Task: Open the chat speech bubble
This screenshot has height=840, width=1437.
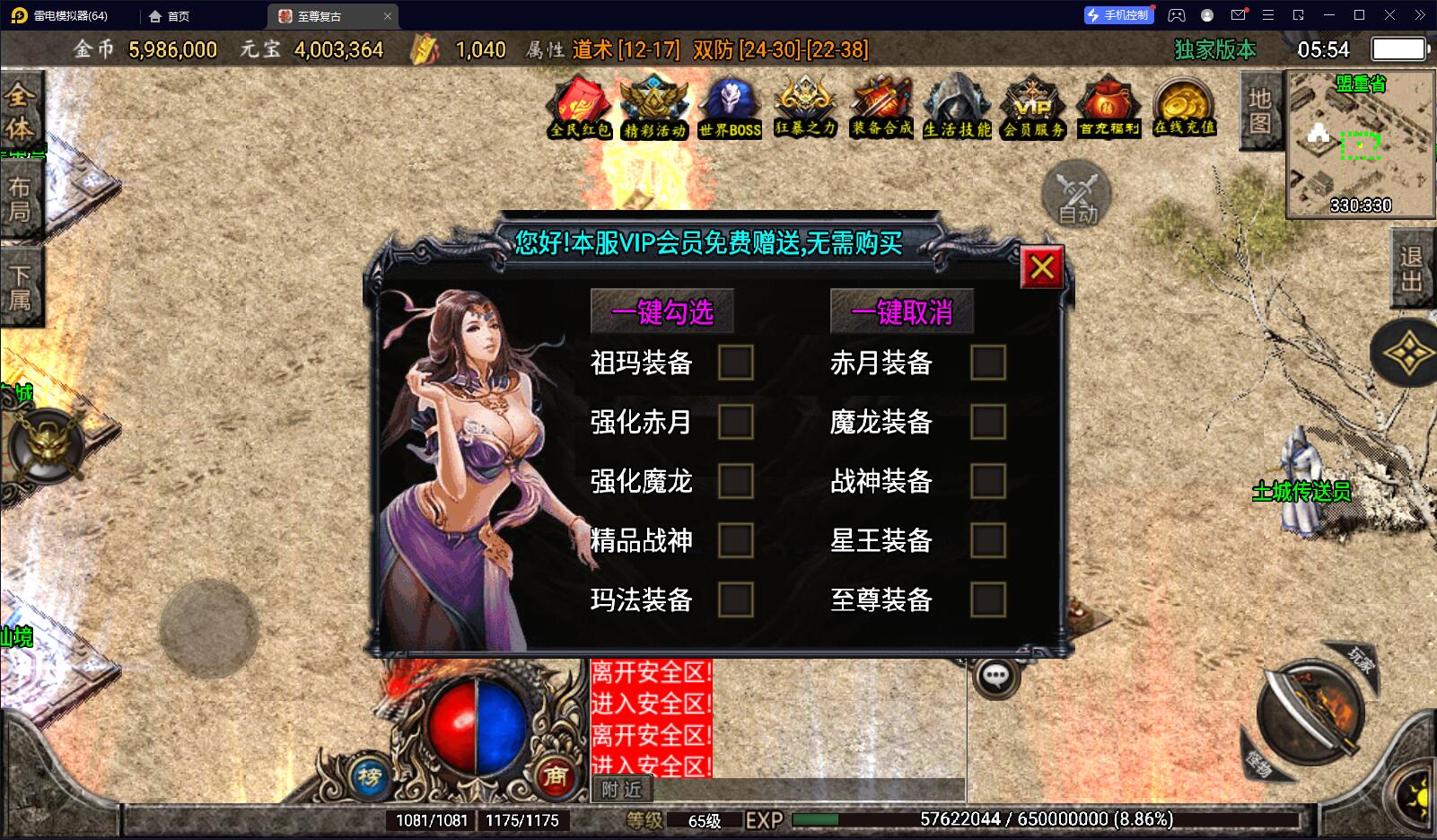Action: (995, 677)
